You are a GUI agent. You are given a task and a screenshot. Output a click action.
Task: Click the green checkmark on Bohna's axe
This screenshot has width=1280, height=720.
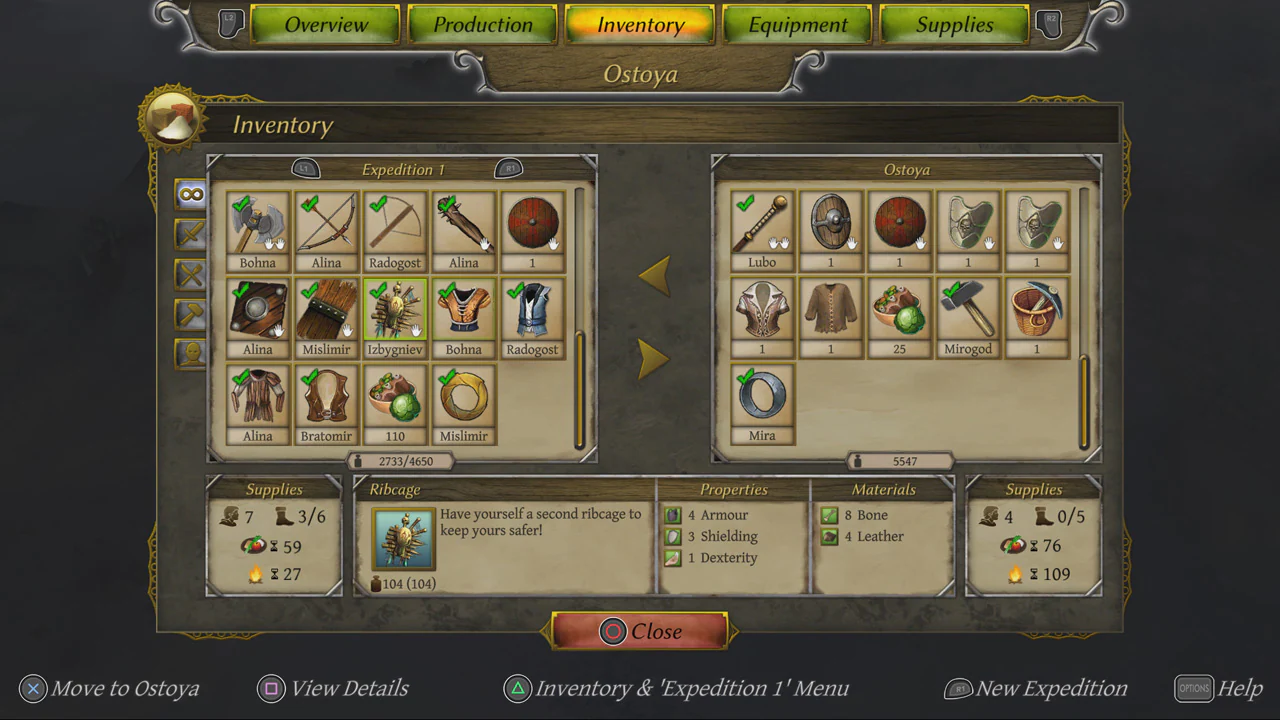(240, 205)
